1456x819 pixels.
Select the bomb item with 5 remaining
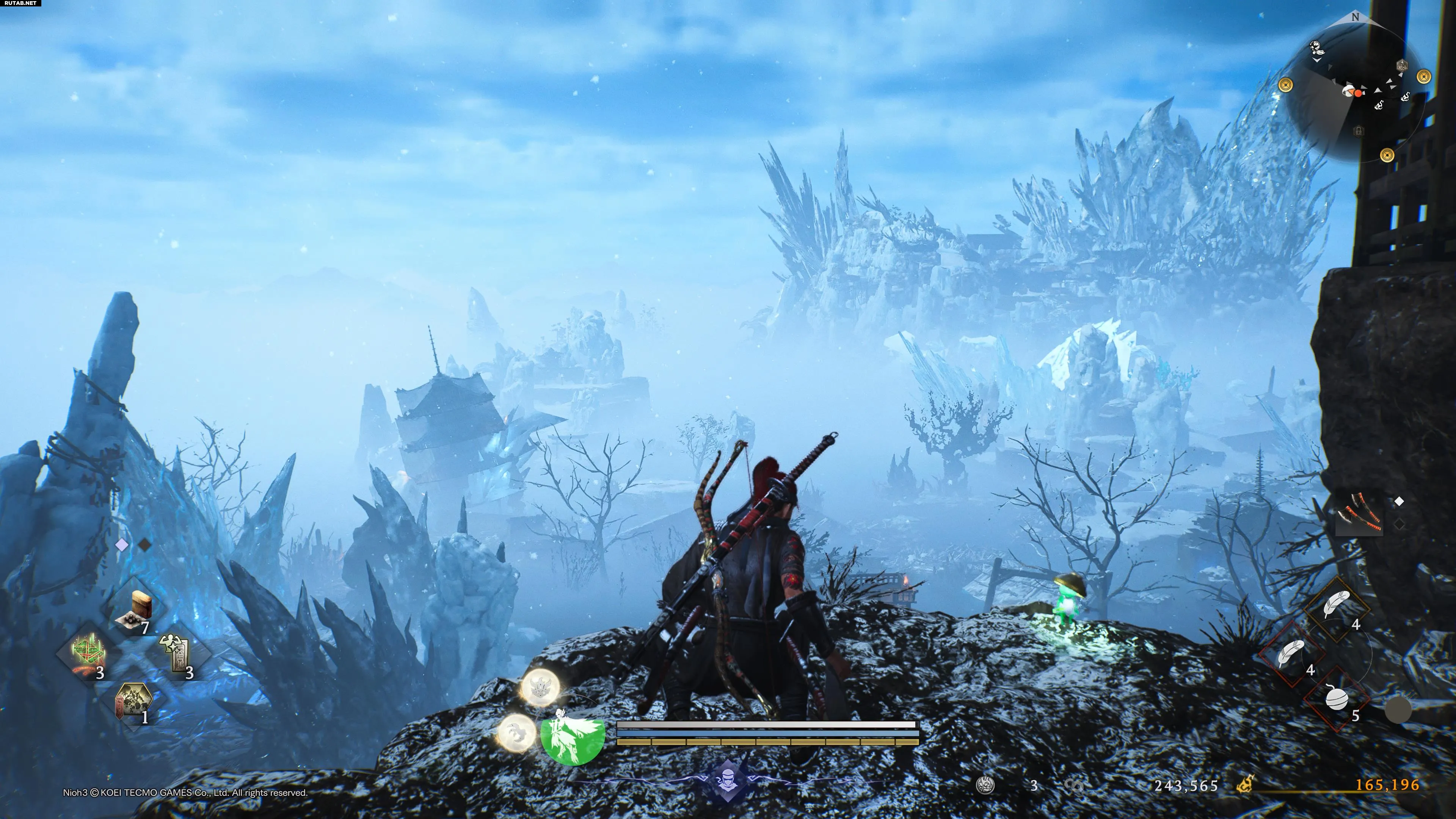click(1338, 700)
